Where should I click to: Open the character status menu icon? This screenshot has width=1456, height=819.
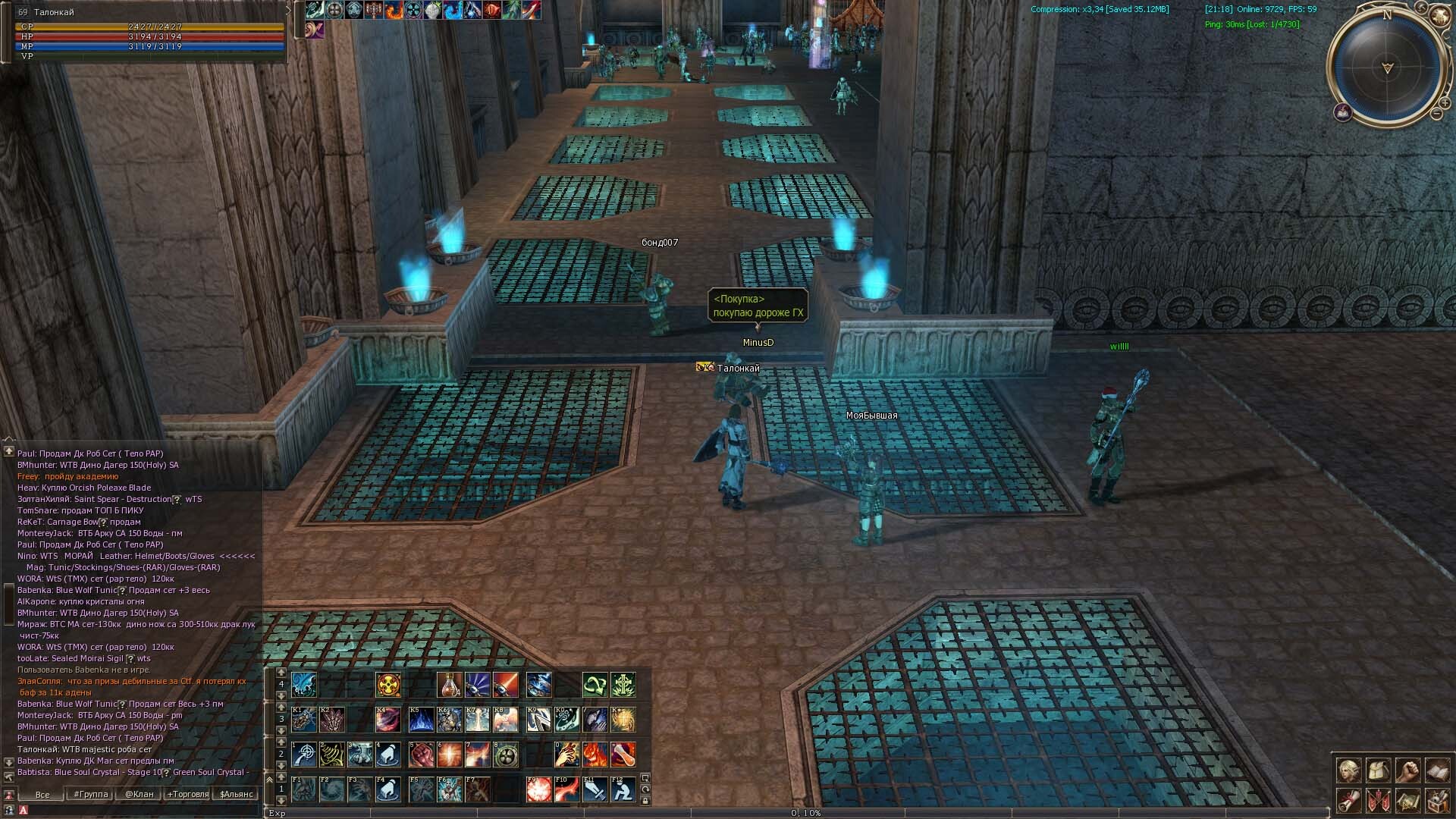click(1348, 770)
